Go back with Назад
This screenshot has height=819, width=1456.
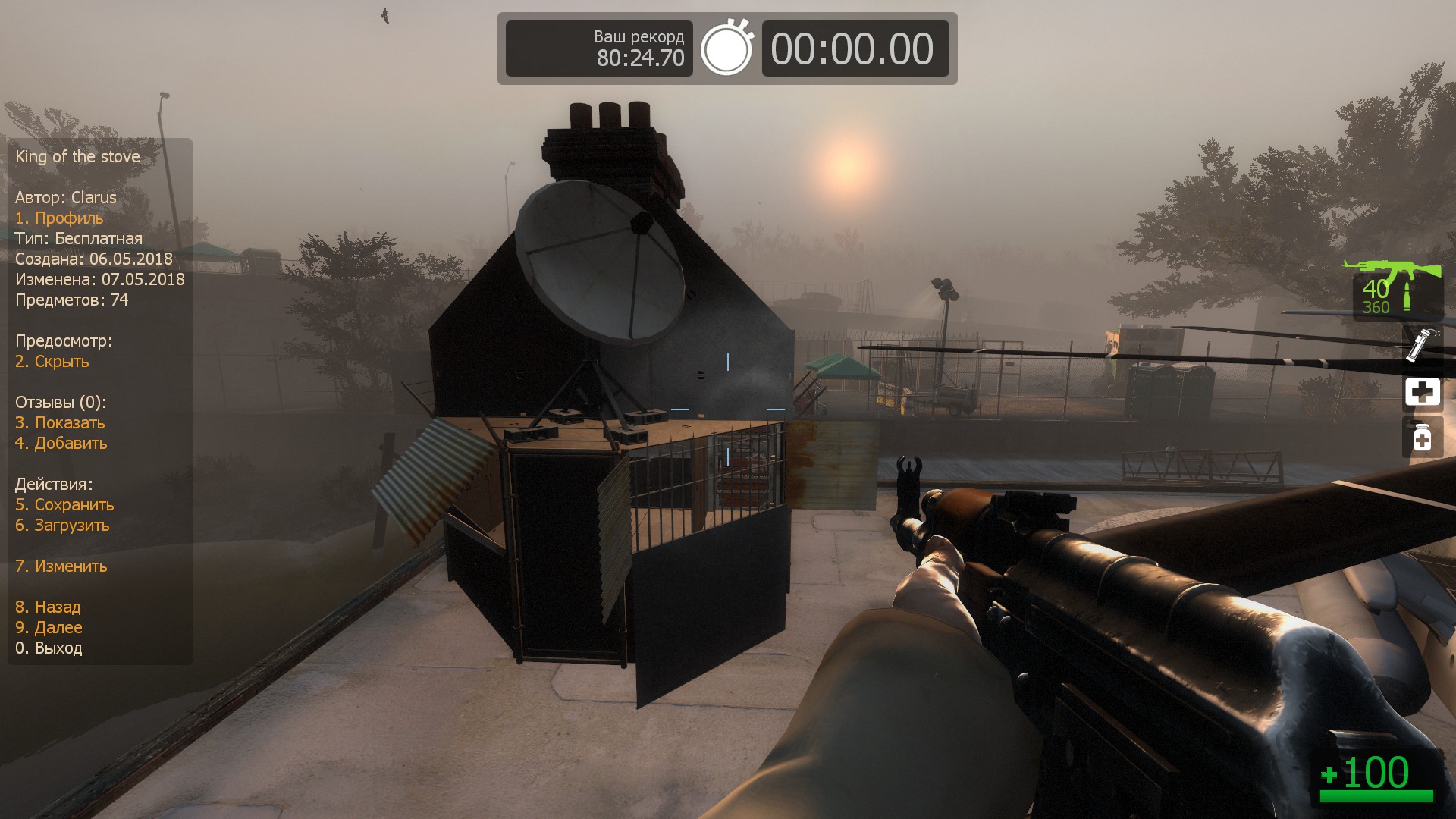(48, 607)
